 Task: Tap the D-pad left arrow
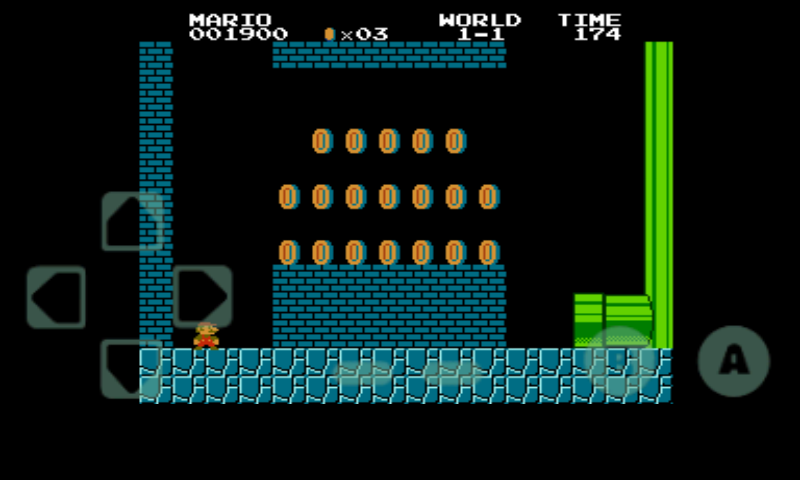pos(56,297)
